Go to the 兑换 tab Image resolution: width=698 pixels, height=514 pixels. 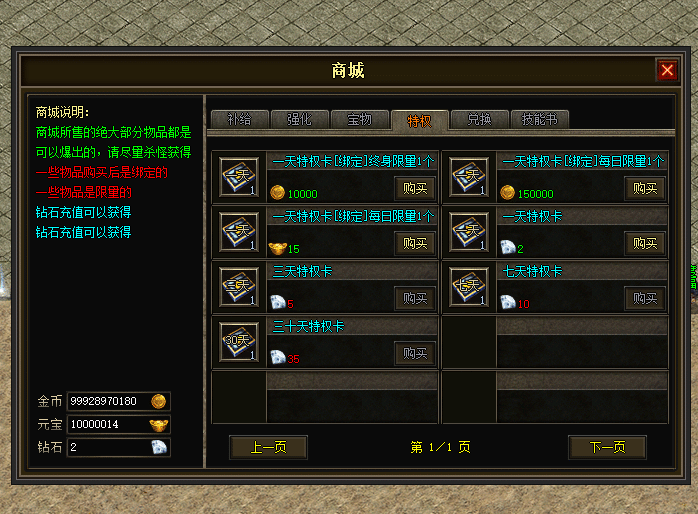pyautogui.click(x=479, y=119)
